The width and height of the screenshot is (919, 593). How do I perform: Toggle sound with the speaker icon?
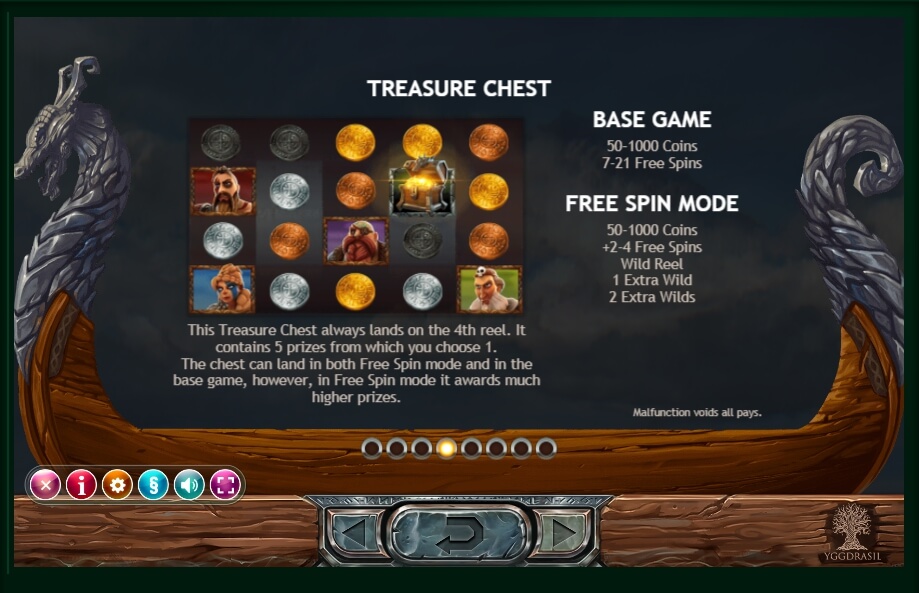pyautogui.click(x=189, y=485)
